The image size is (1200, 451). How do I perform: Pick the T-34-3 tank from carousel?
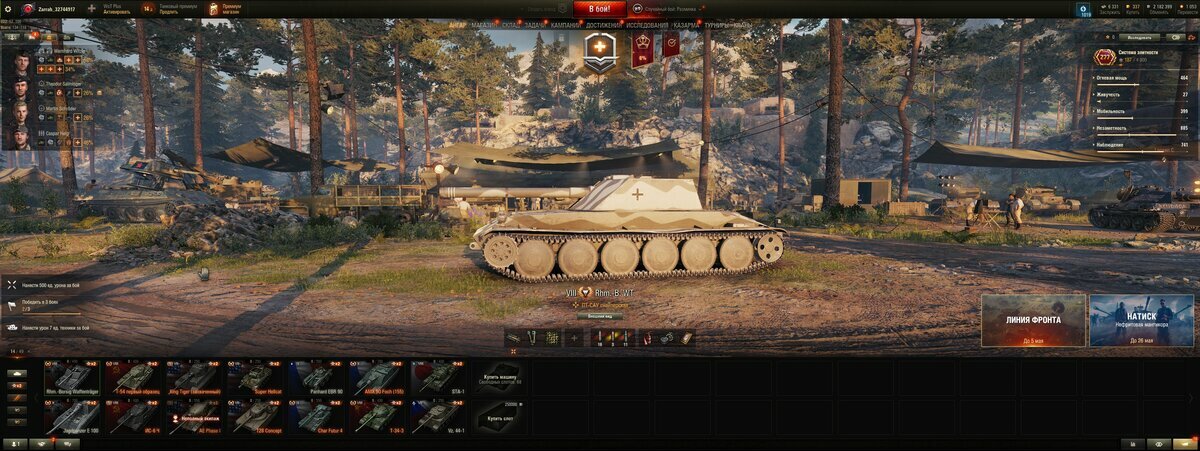[x=378, y=416]
